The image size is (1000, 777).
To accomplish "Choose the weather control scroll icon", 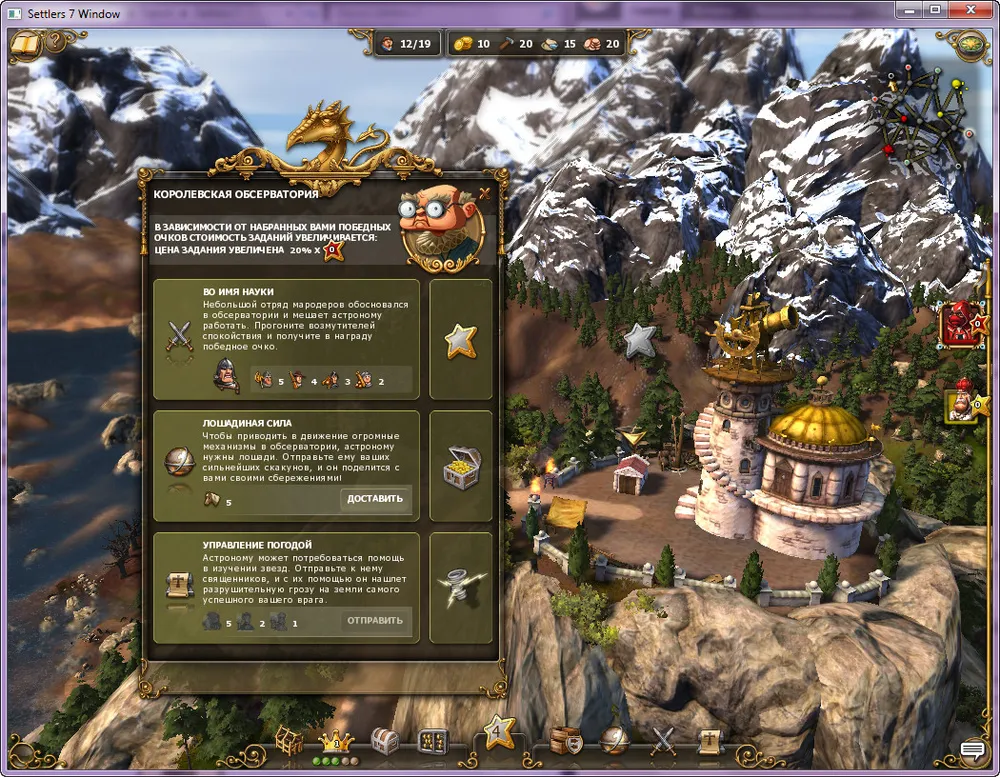I will click(x=179, y=585).
